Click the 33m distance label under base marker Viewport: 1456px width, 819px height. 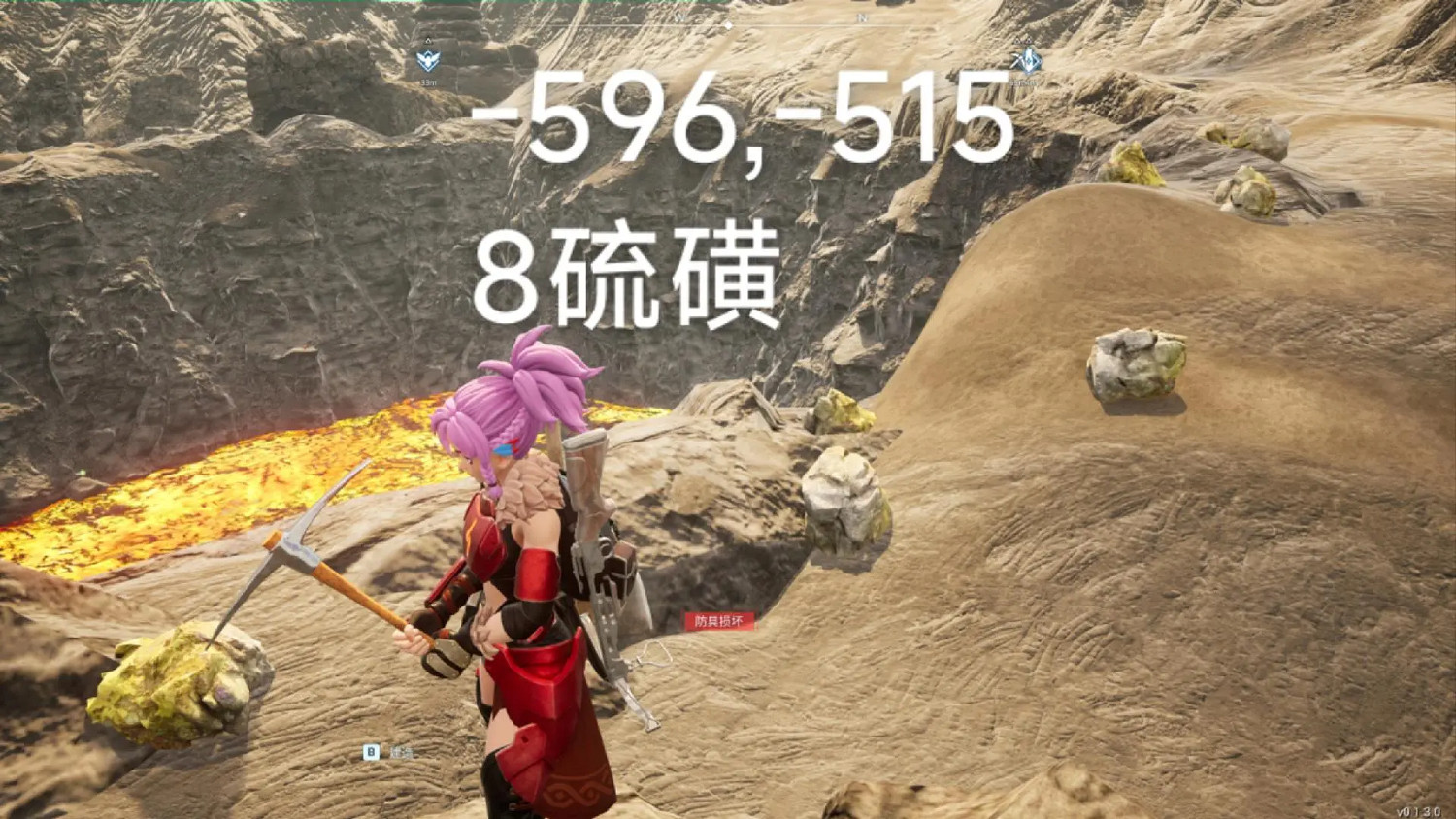[427, 82]
